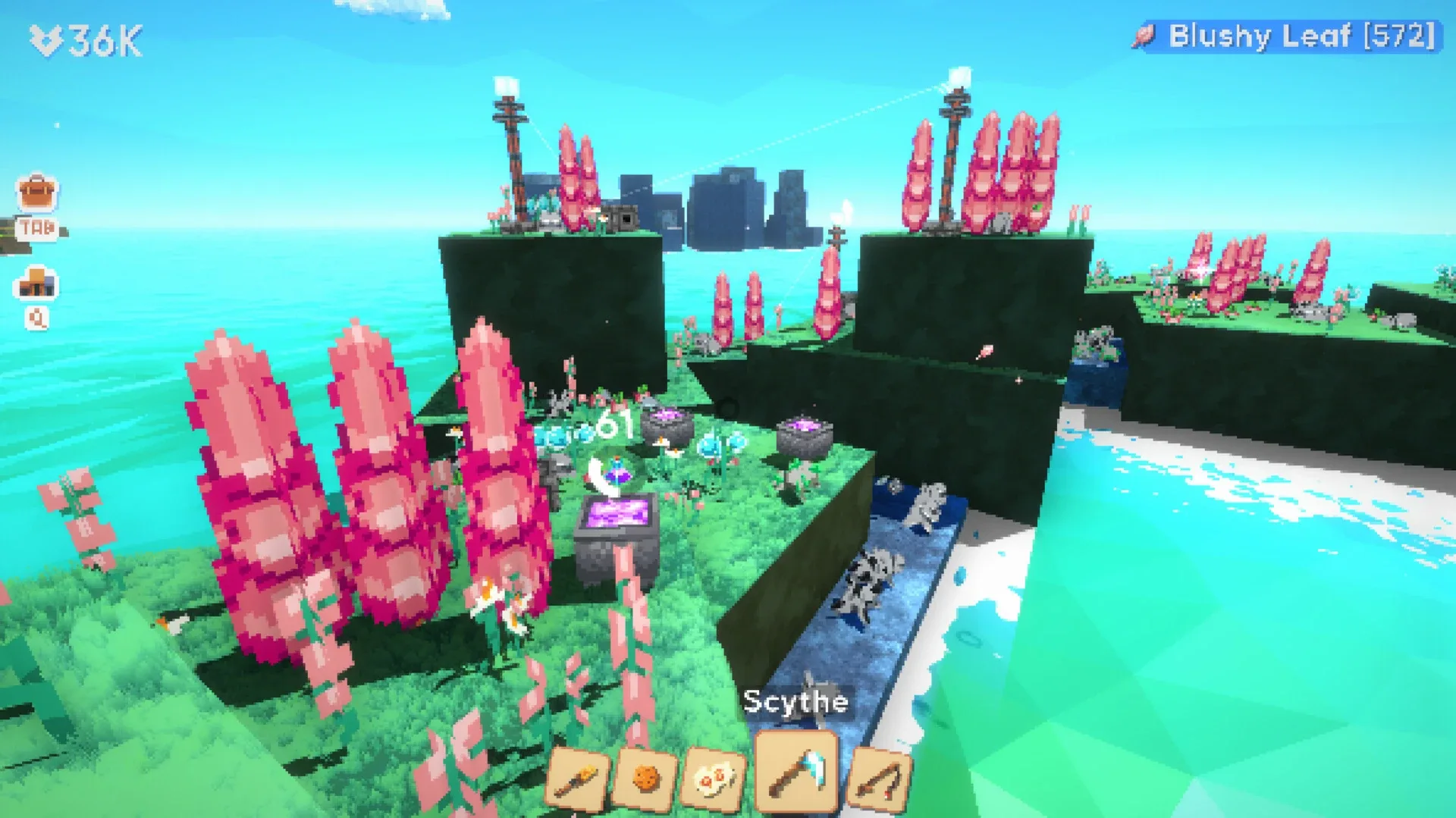Click the pink leaf icon beside Blushy Leaf
The image size is (1456, 818).
pos(1144,34)
